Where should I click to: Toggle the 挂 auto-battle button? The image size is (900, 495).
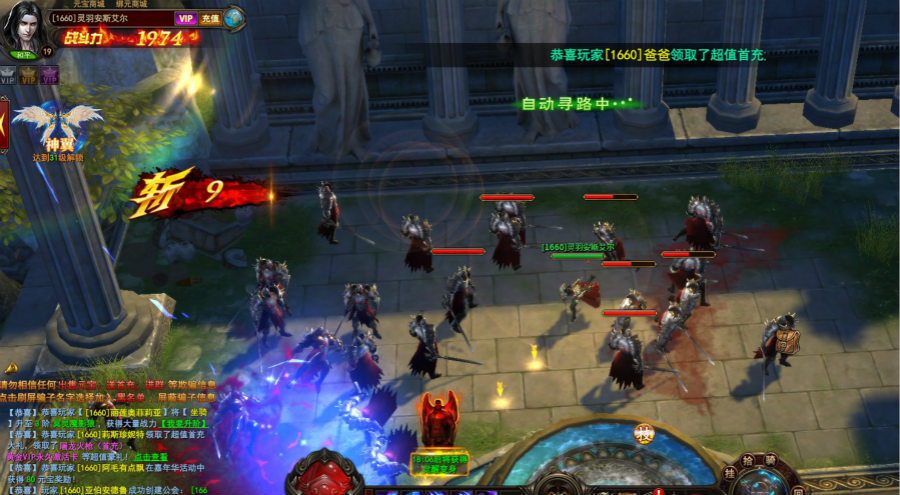pyautogui.click(x=731, y=473)
